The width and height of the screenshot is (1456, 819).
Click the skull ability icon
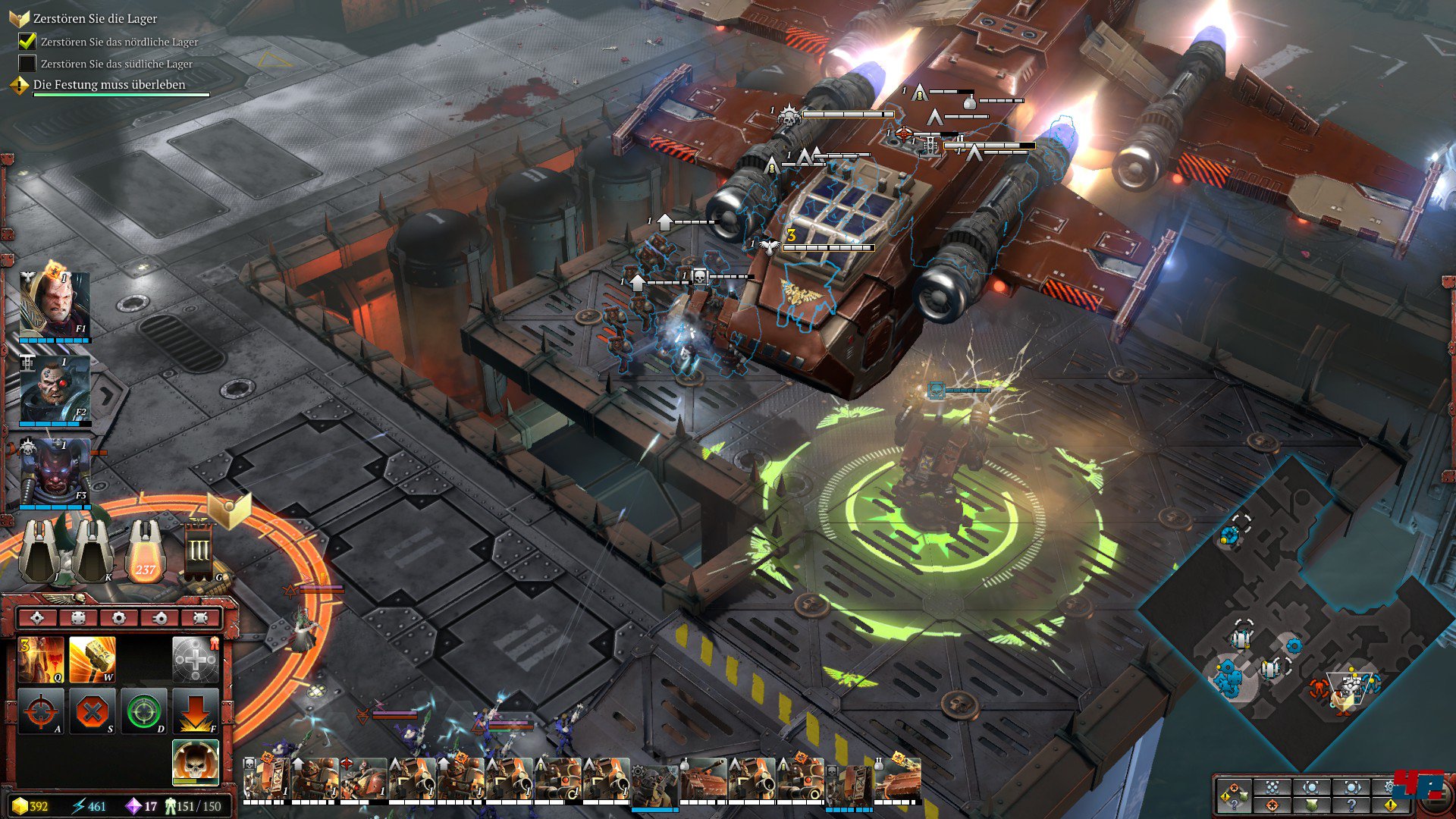[x=196, y=761]
